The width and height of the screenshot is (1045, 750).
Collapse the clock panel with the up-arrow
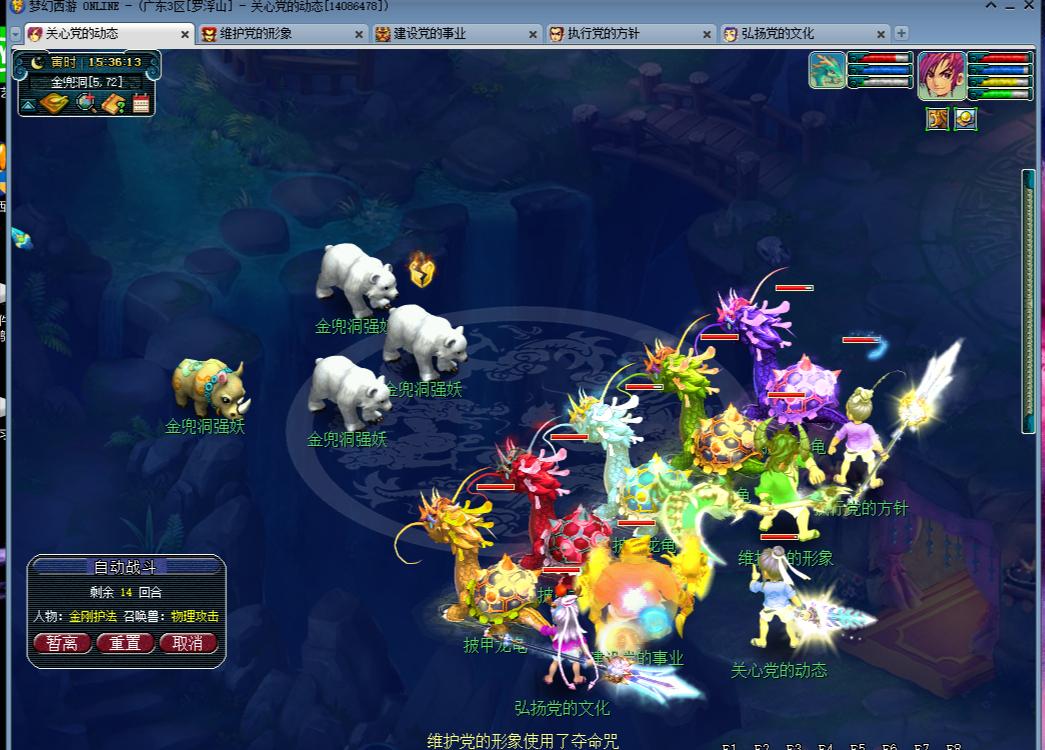pyautogui.click(x=28, y=103)
